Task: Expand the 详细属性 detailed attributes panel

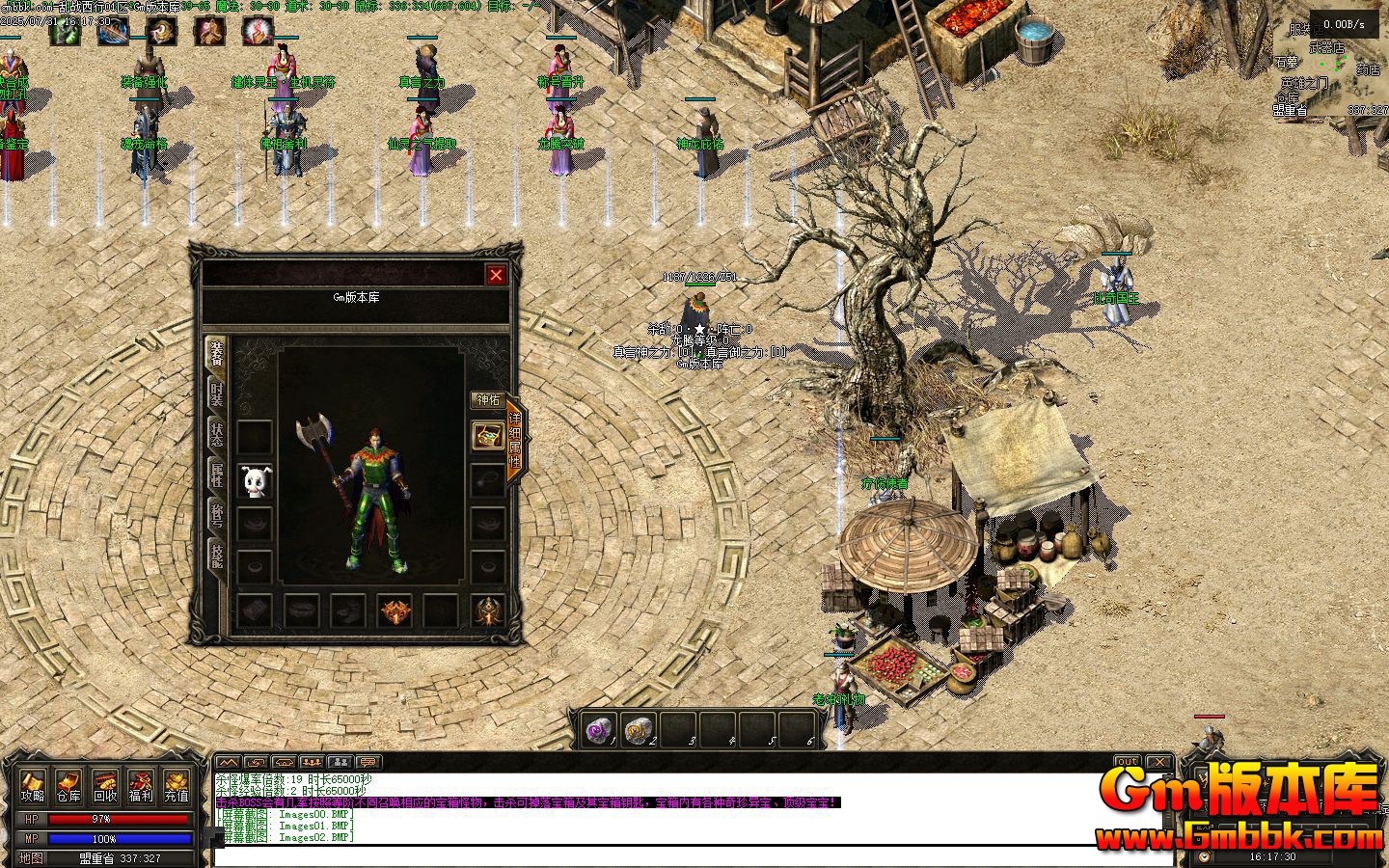Action: coord(516,441)
